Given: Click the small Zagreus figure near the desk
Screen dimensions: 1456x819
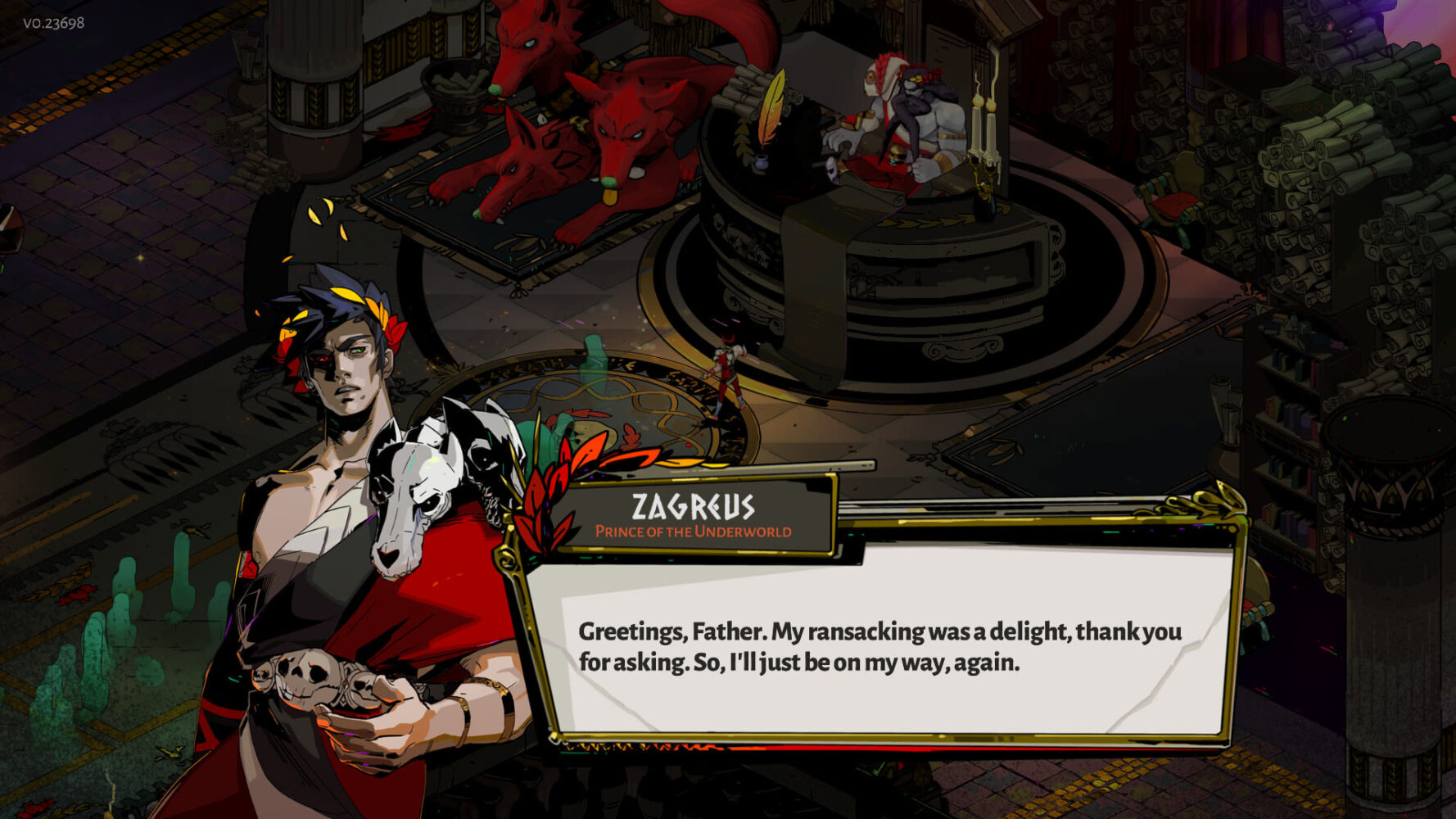Looking at the screenshot, I should tap(729, 369).
